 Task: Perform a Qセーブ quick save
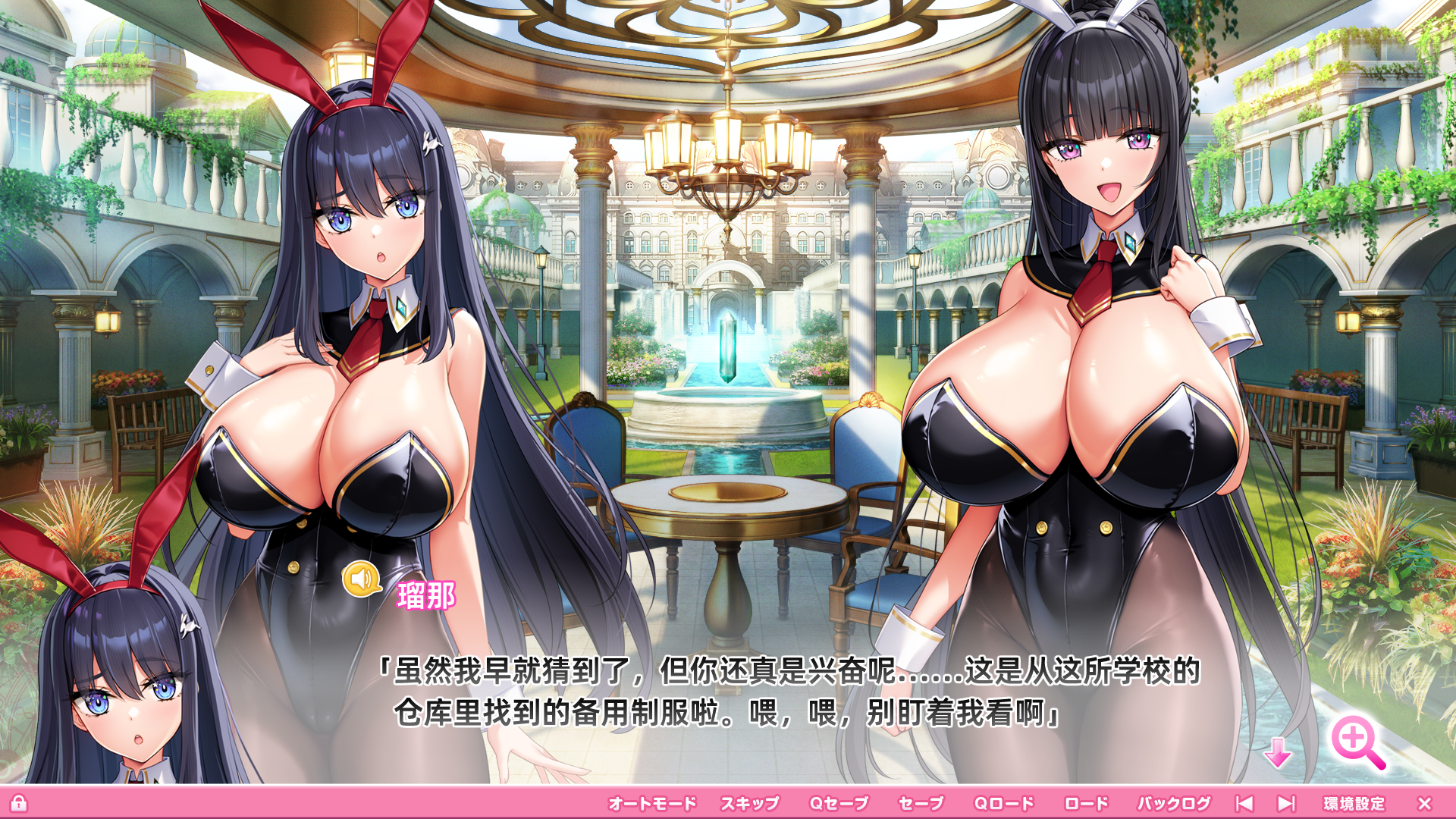coord(839,800)
